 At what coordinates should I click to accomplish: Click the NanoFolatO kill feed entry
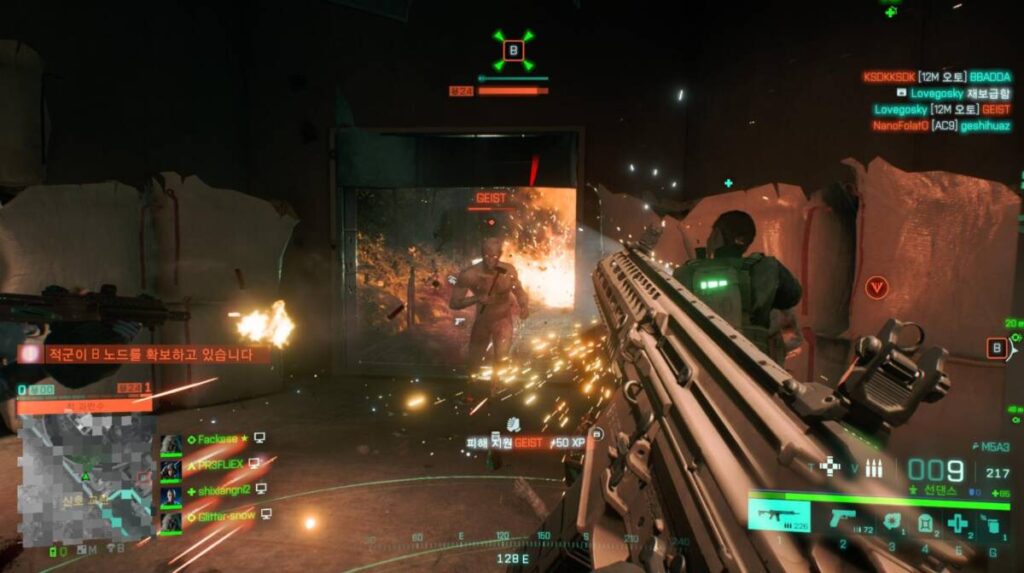coord(940,126)
